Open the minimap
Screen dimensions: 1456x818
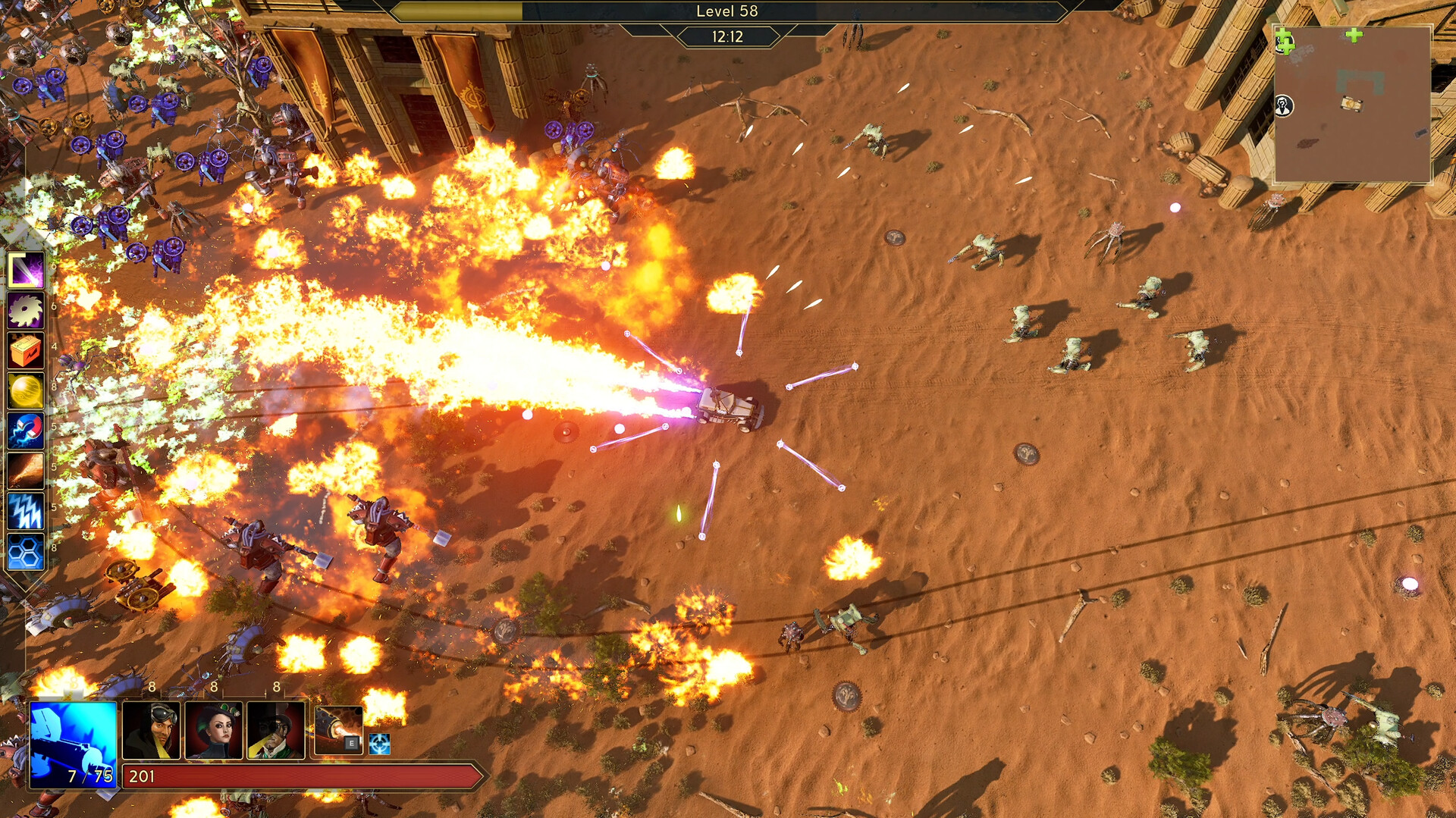coord(1351,105)
